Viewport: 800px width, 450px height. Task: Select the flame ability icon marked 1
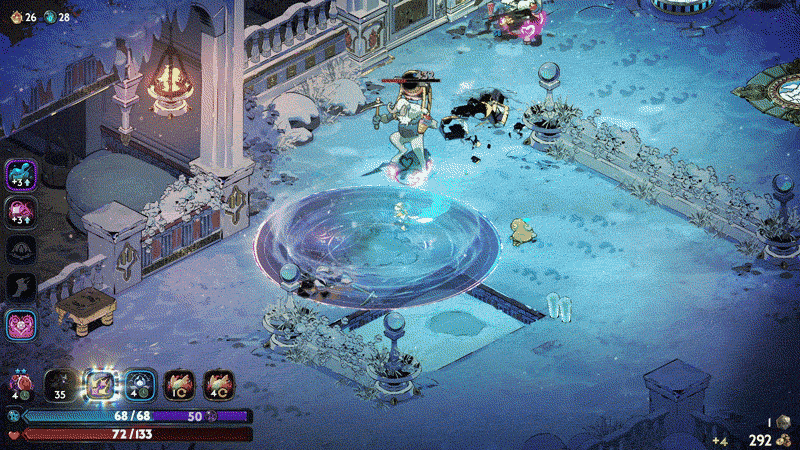coord(178,385)
